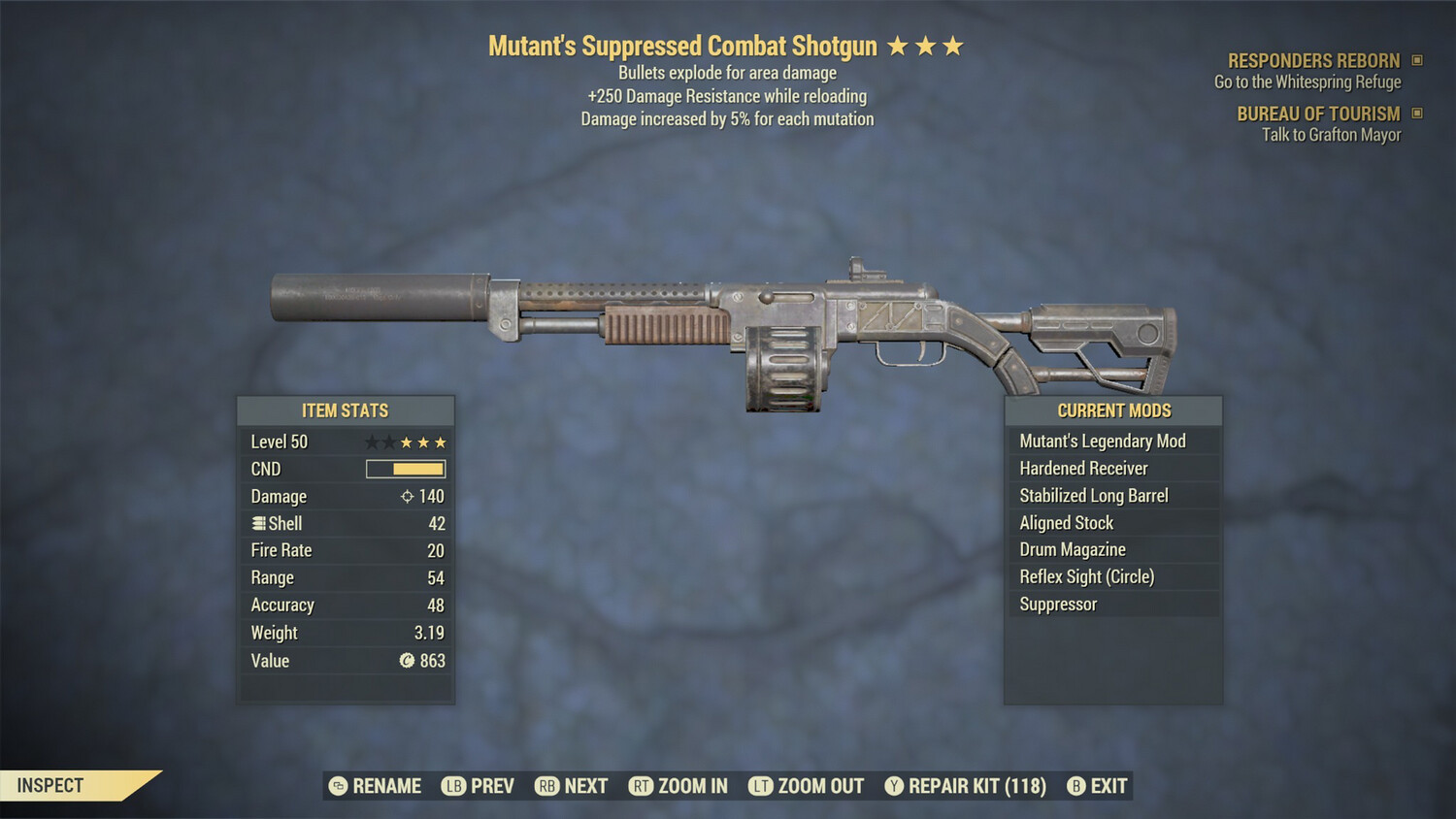Click the third gold star in the weapon title
This screenshot has width=1456, height=819.
pos(951,45)
